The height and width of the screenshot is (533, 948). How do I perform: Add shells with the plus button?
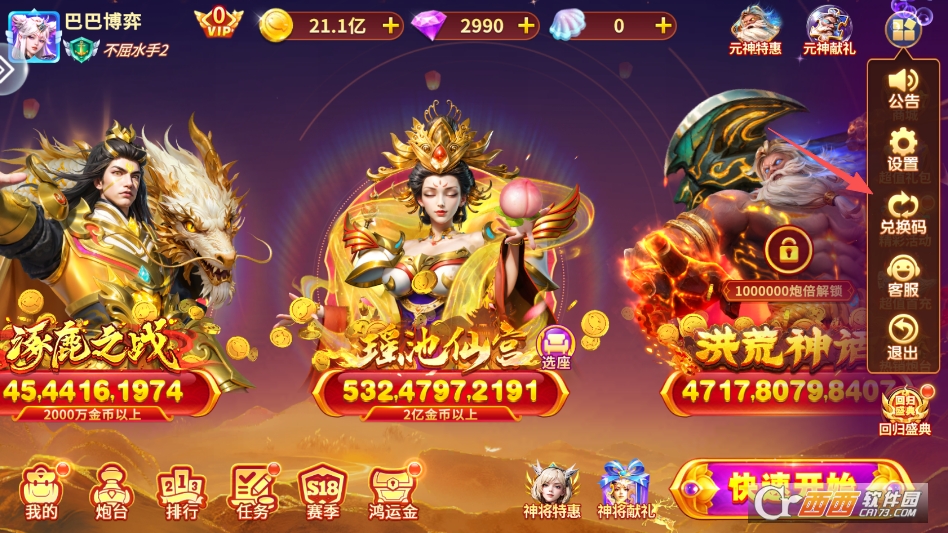tap(662, 26)
